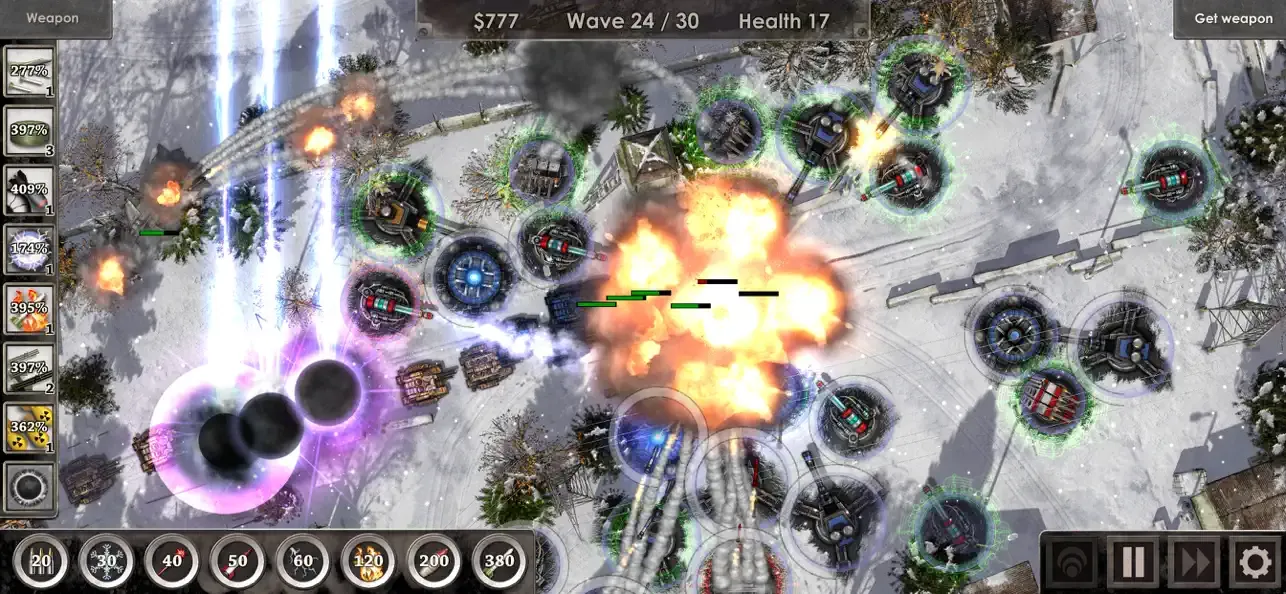Open the gear settings menu
This screenshot has width=1286, height=594.
coord(1255,563)
